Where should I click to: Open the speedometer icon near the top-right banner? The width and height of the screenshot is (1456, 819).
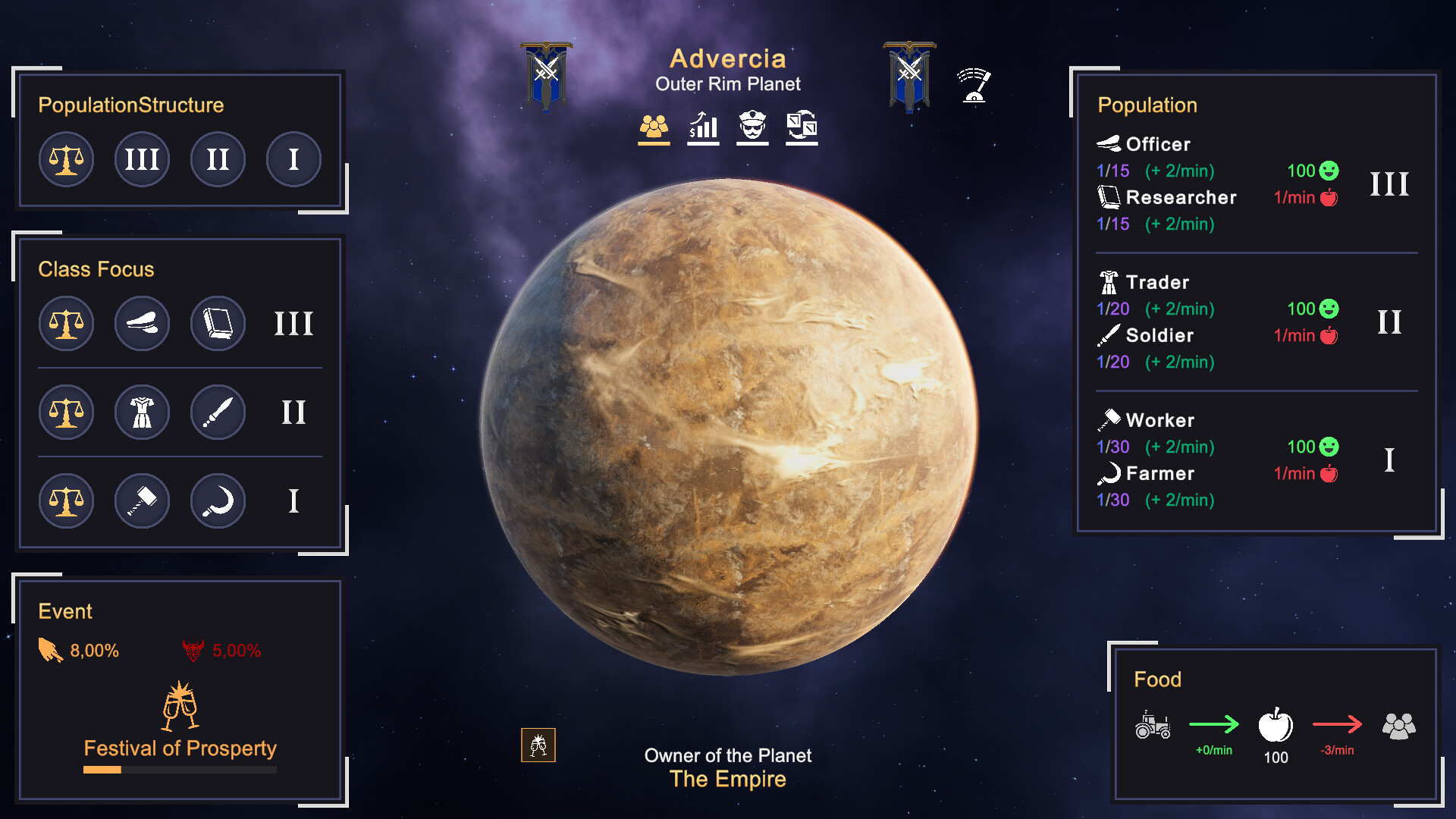(974, 86)
